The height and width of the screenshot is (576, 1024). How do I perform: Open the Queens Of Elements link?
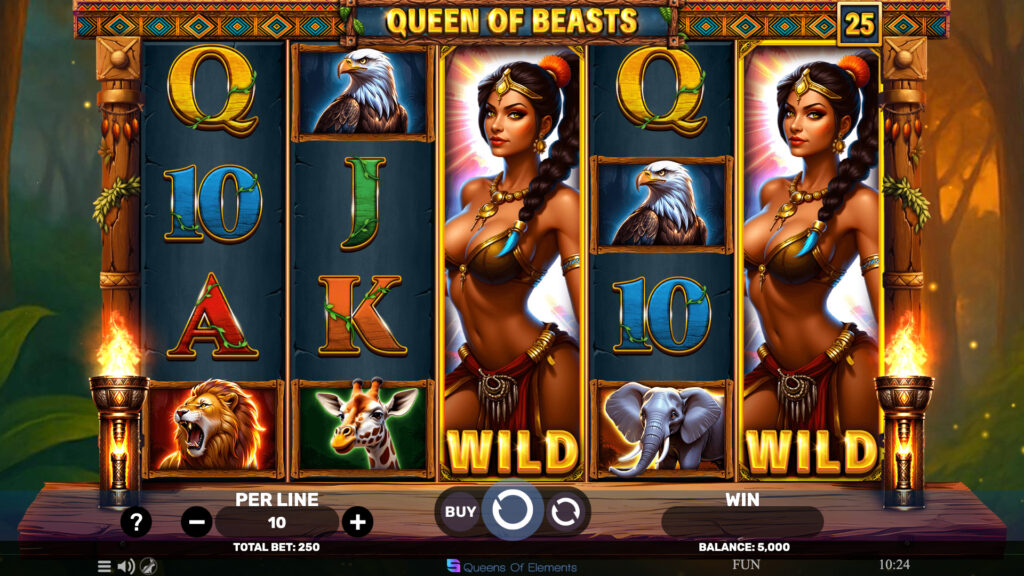point(512,566)
